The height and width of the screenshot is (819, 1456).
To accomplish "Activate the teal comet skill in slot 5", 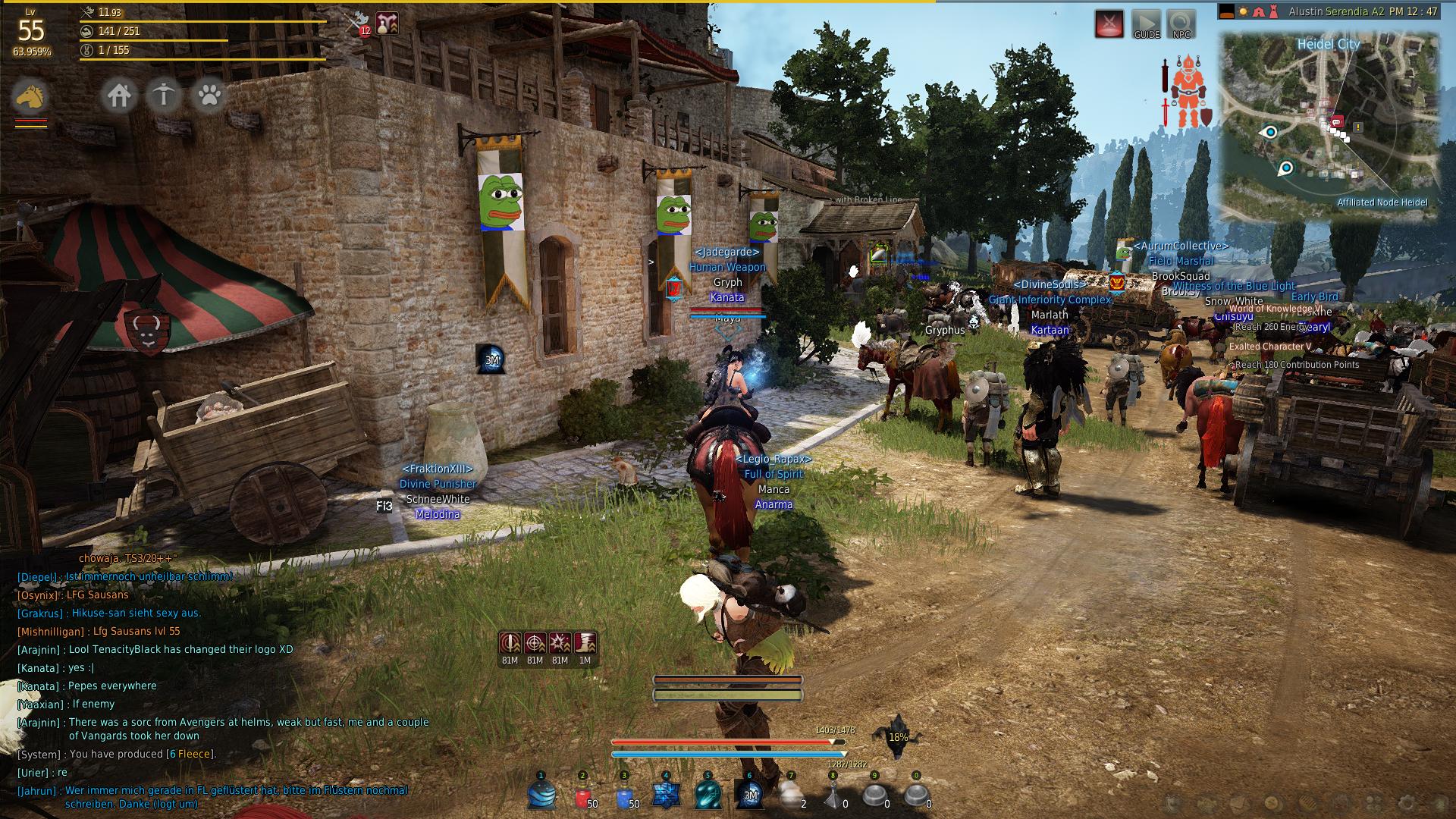I will tap(708, 795).
